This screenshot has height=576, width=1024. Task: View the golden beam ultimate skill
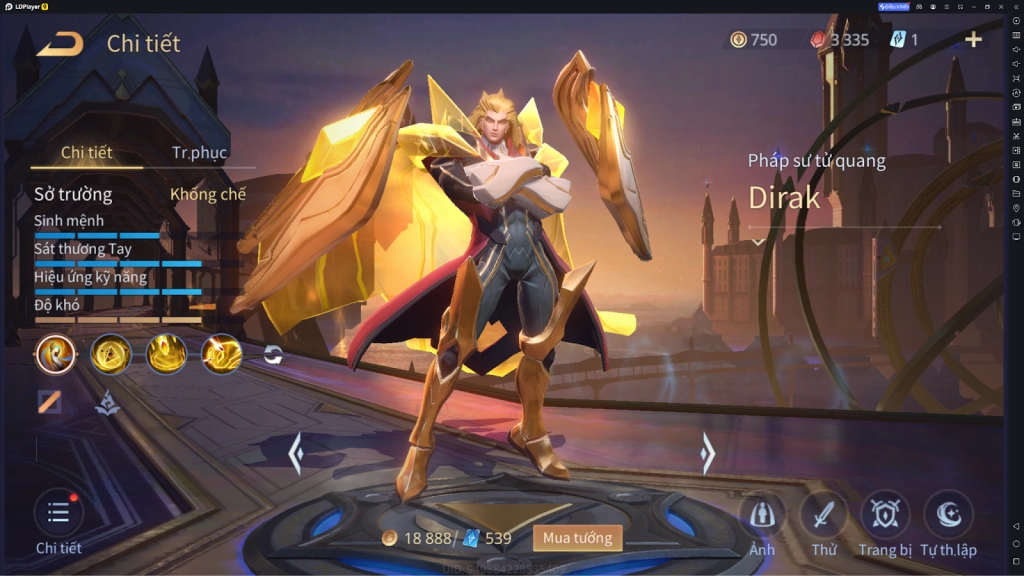click(x=221, y=354)
